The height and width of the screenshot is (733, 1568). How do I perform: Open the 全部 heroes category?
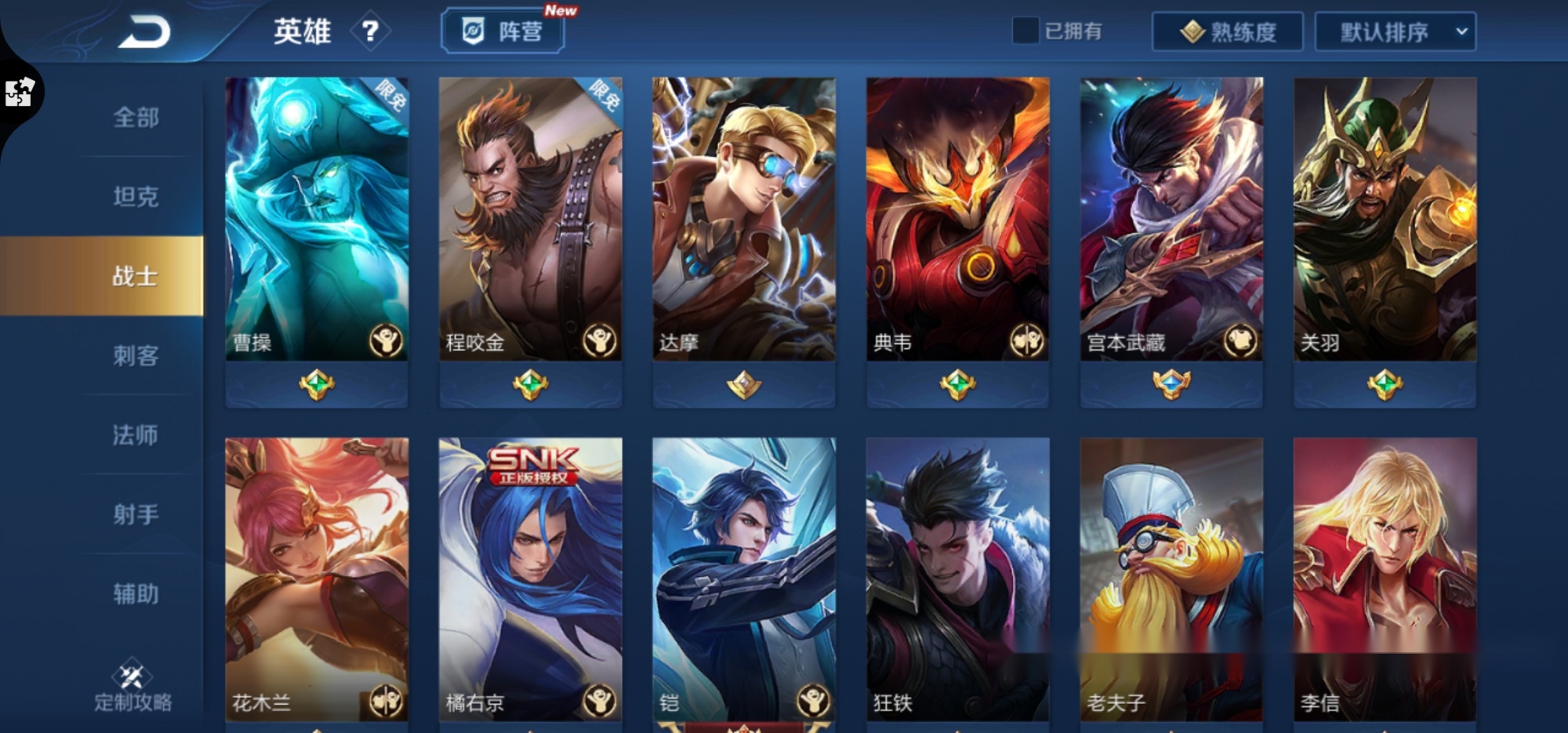(x=136, y=117)
